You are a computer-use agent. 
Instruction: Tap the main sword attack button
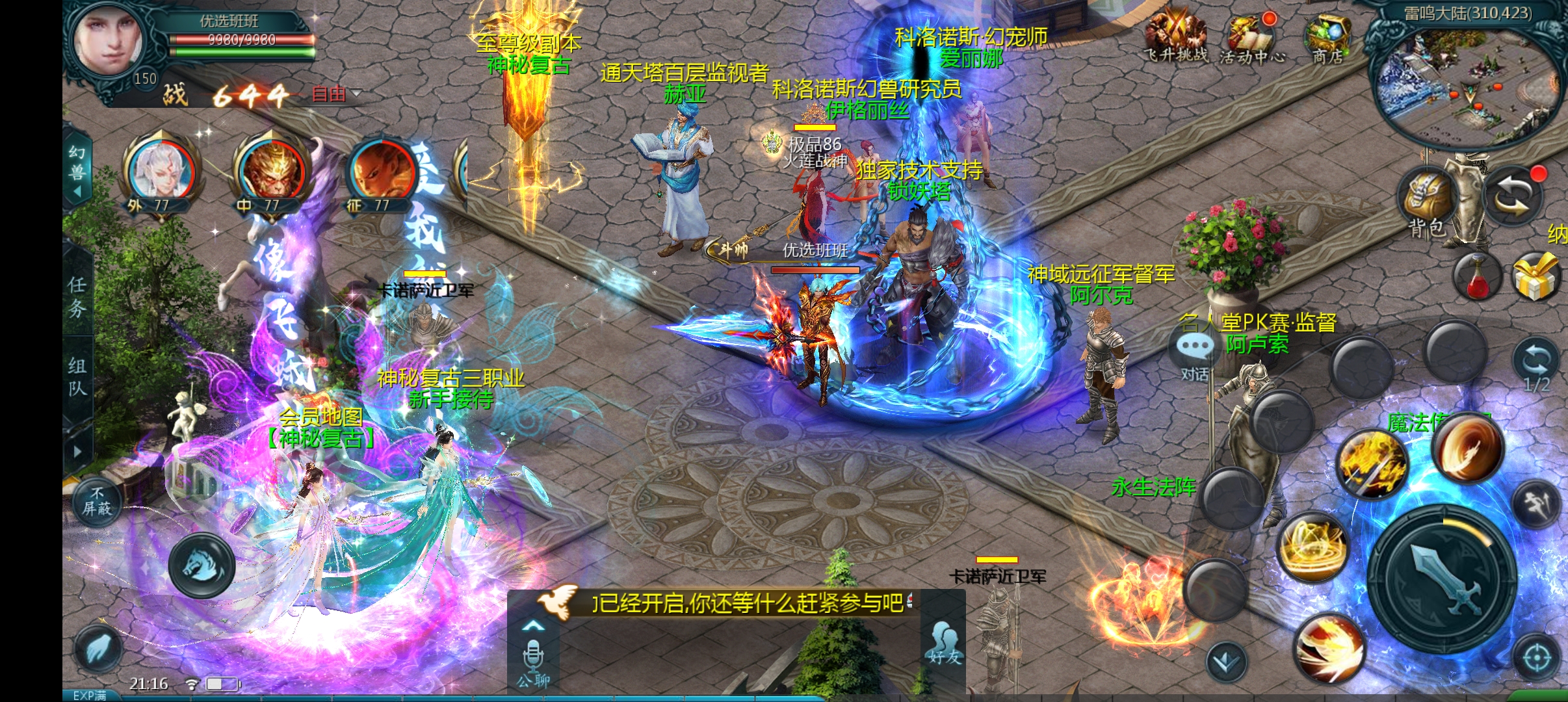[x=1443, y=578]
